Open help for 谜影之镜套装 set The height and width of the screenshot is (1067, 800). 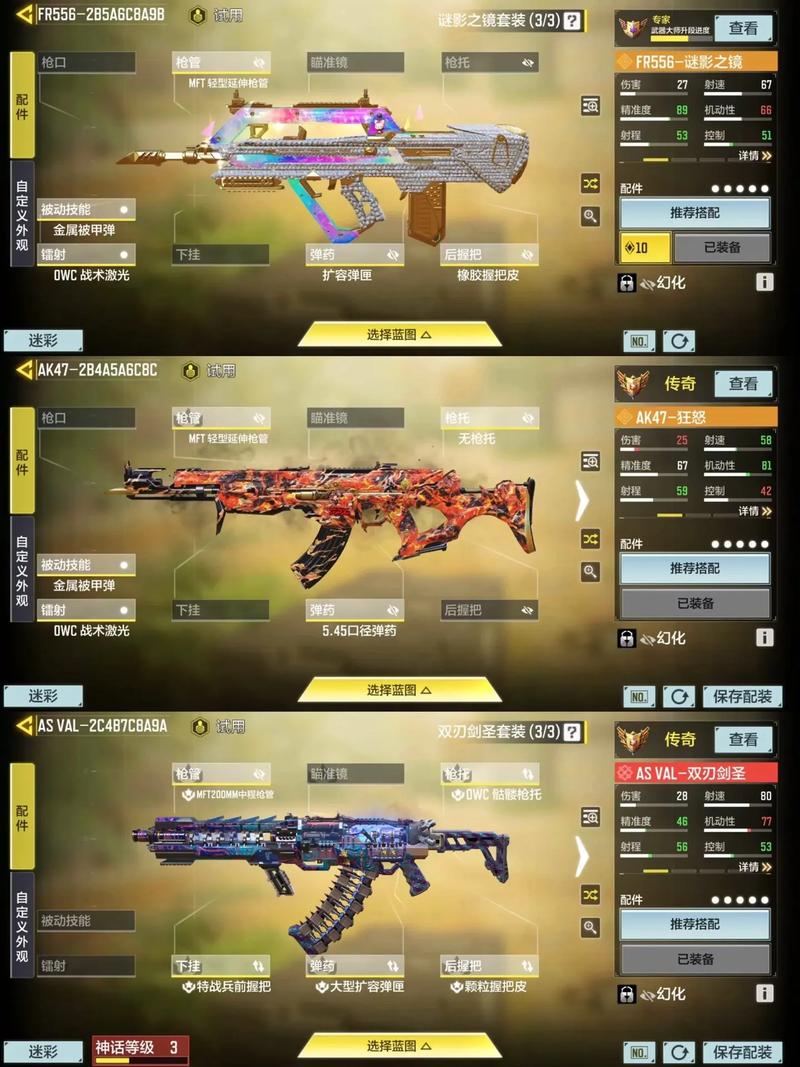click(572, 20)
